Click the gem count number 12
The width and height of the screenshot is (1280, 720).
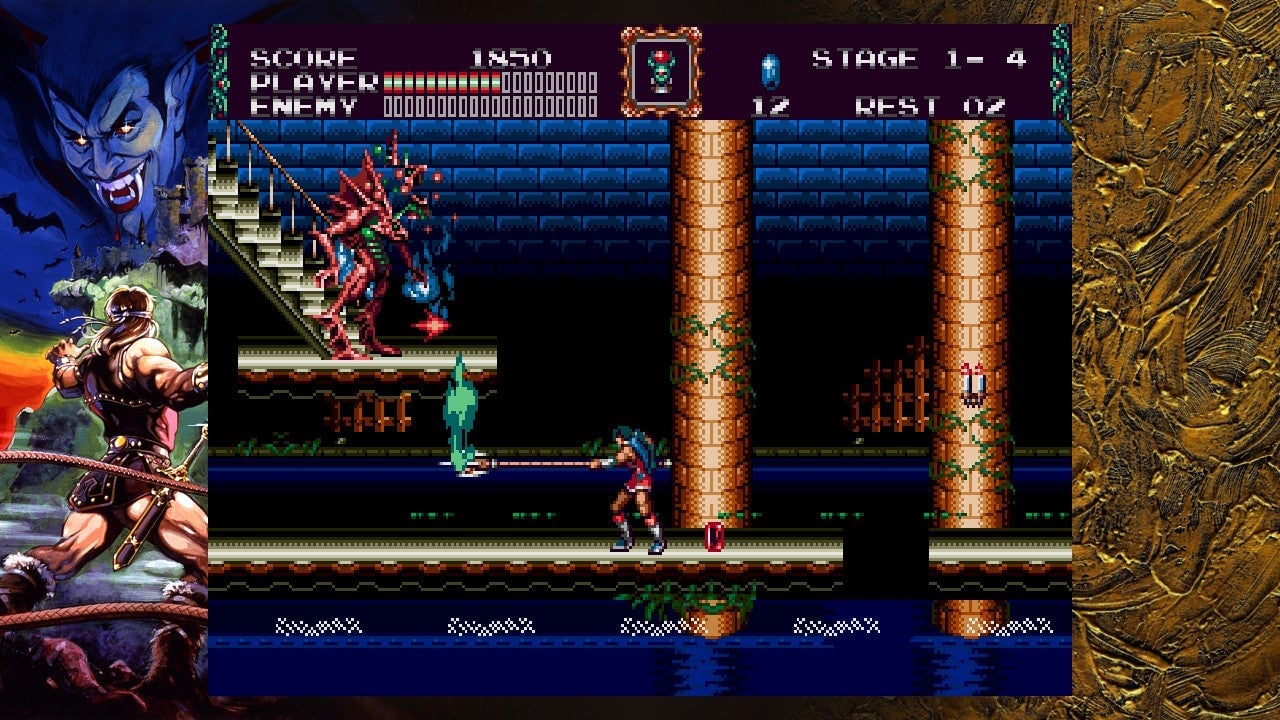tap(768, 105)
